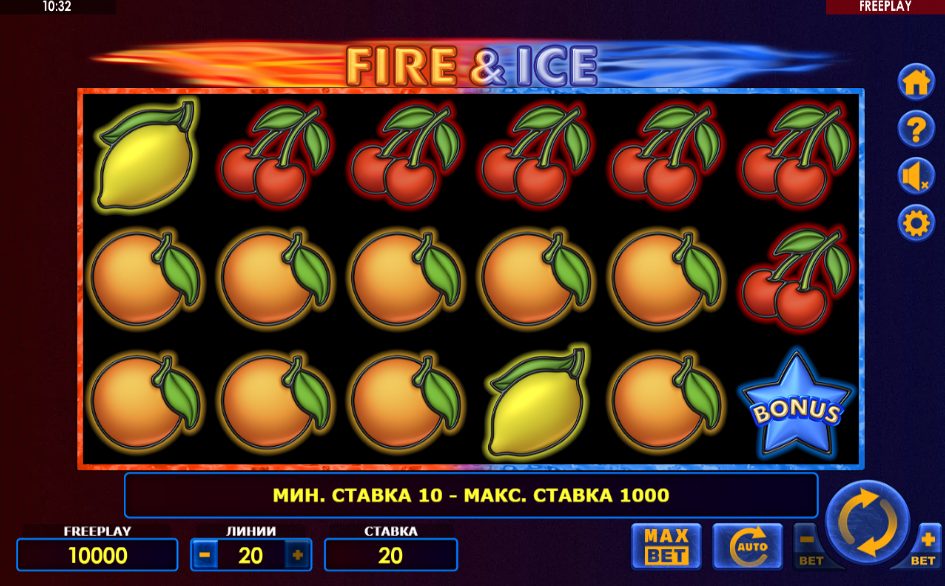
Task: Open the gear settings
Action: click(916, 222)
